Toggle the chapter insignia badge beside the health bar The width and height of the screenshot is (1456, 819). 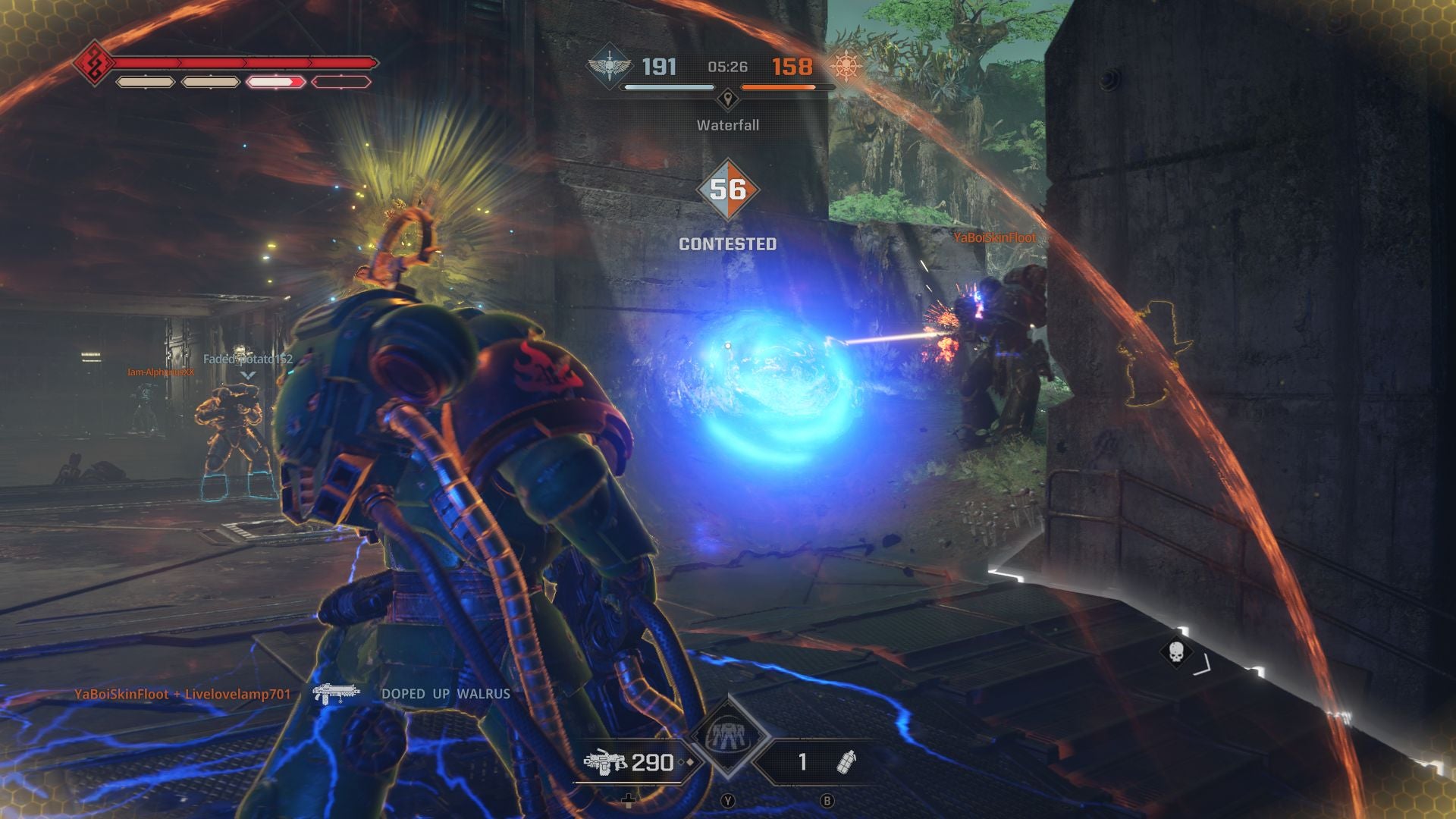[93, 64]
